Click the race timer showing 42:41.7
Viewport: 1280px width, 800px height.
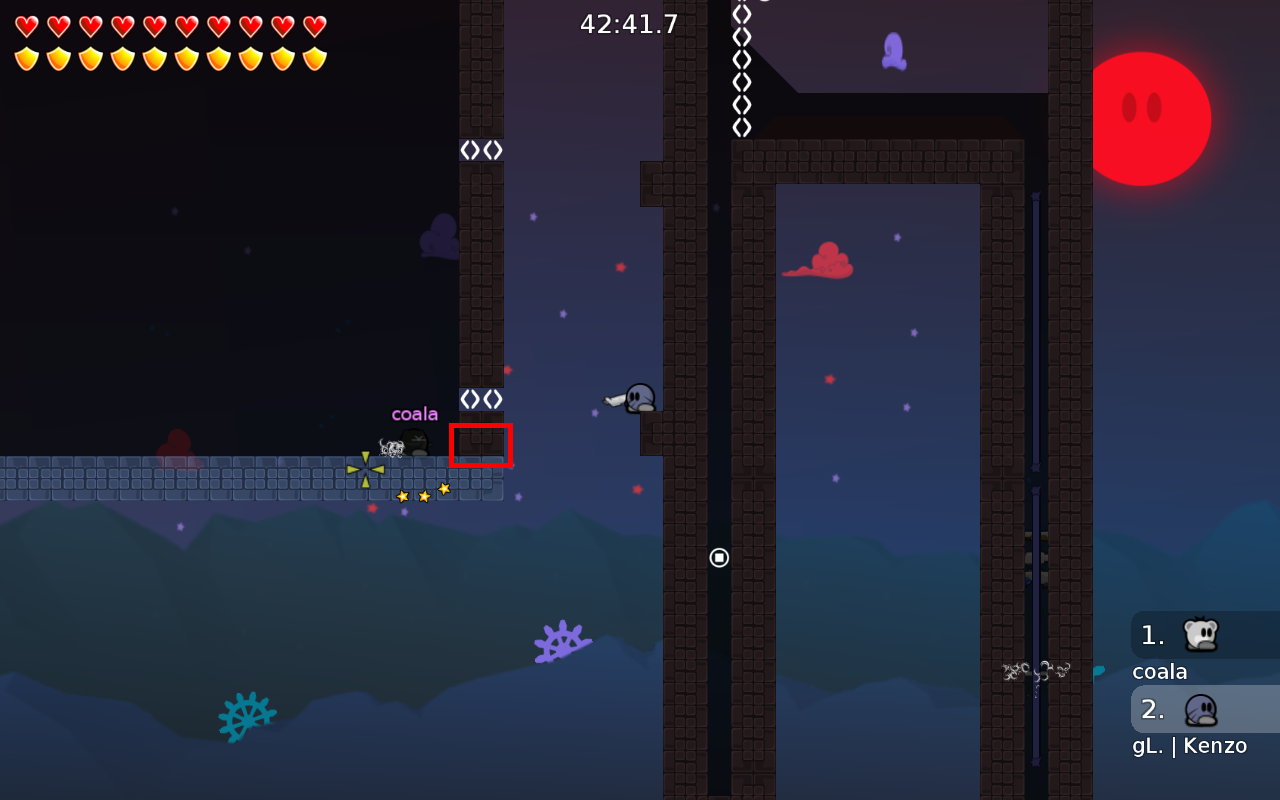tap(630, 23)
